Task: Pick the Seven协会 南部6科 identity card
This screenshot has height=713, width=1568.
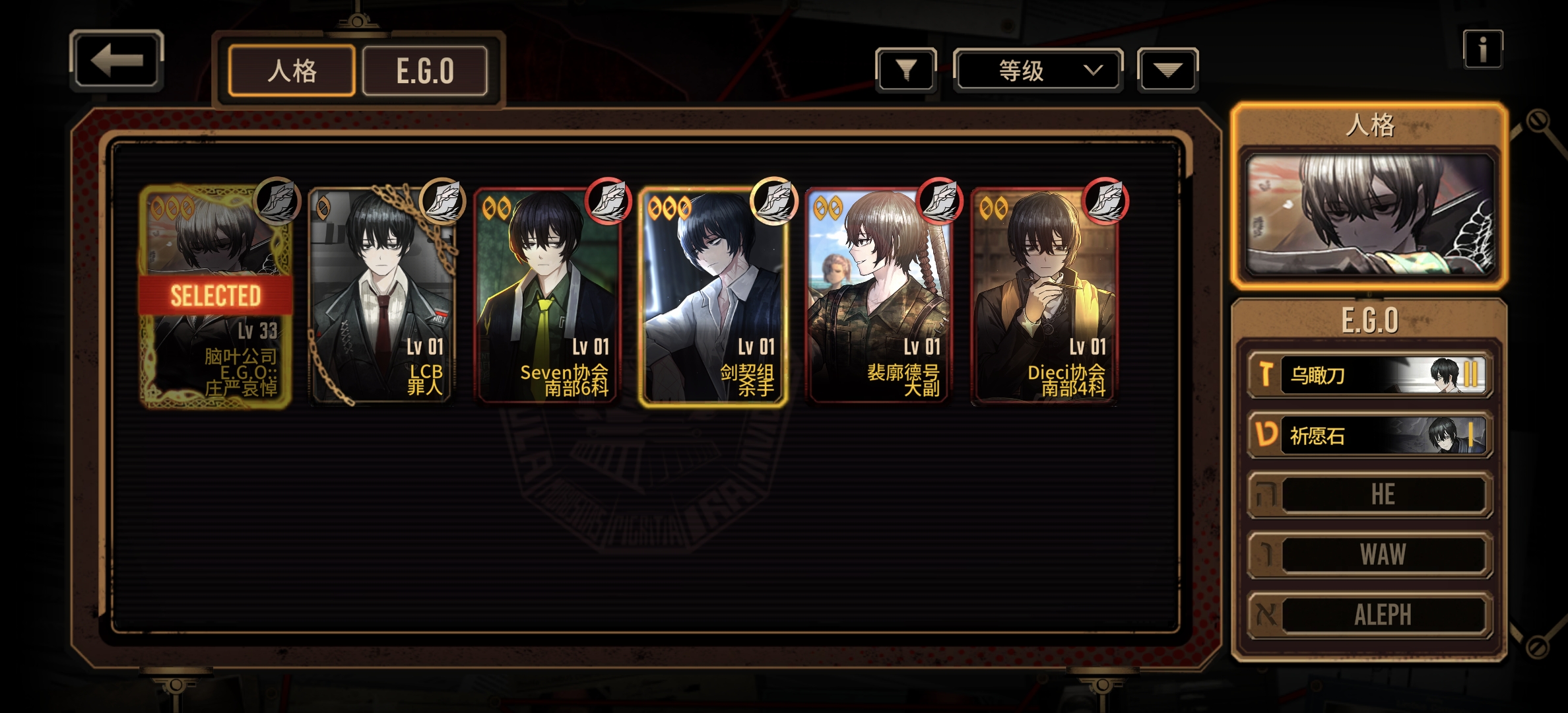Action: point(547,296)
